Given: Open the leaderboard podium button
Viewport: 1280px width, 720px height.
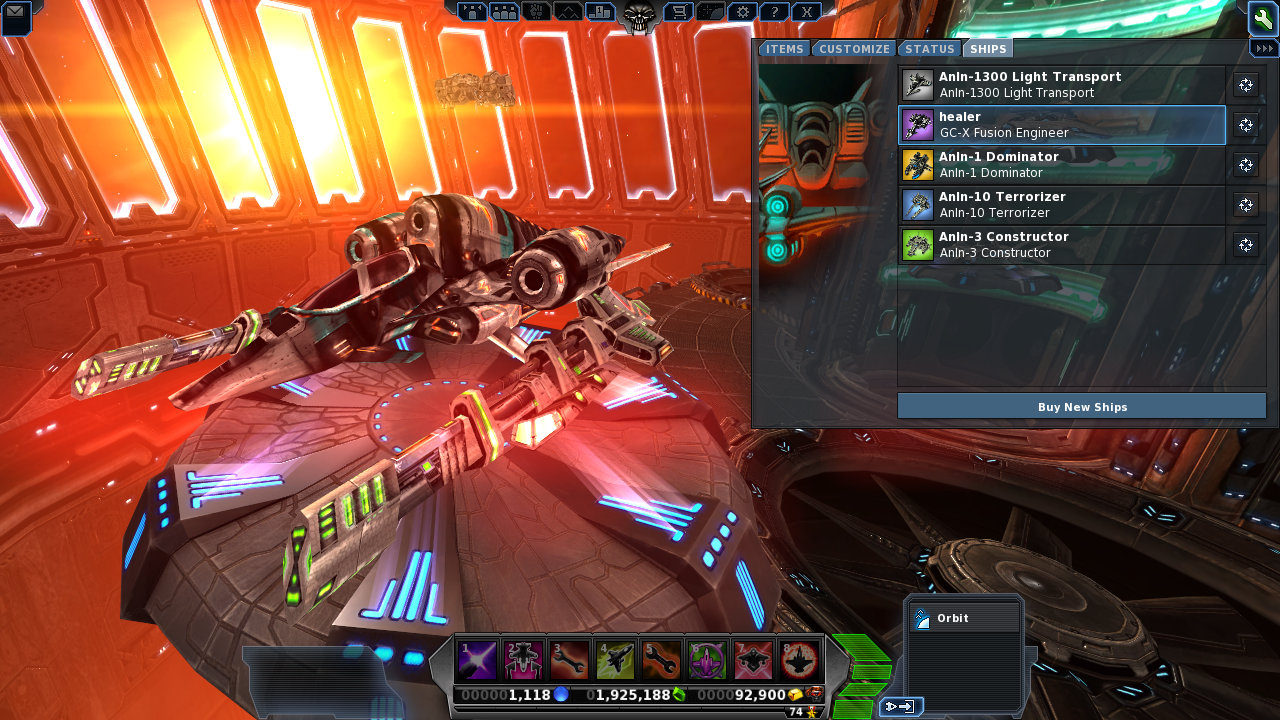Looking at the screenshot, I should [600, 12].
